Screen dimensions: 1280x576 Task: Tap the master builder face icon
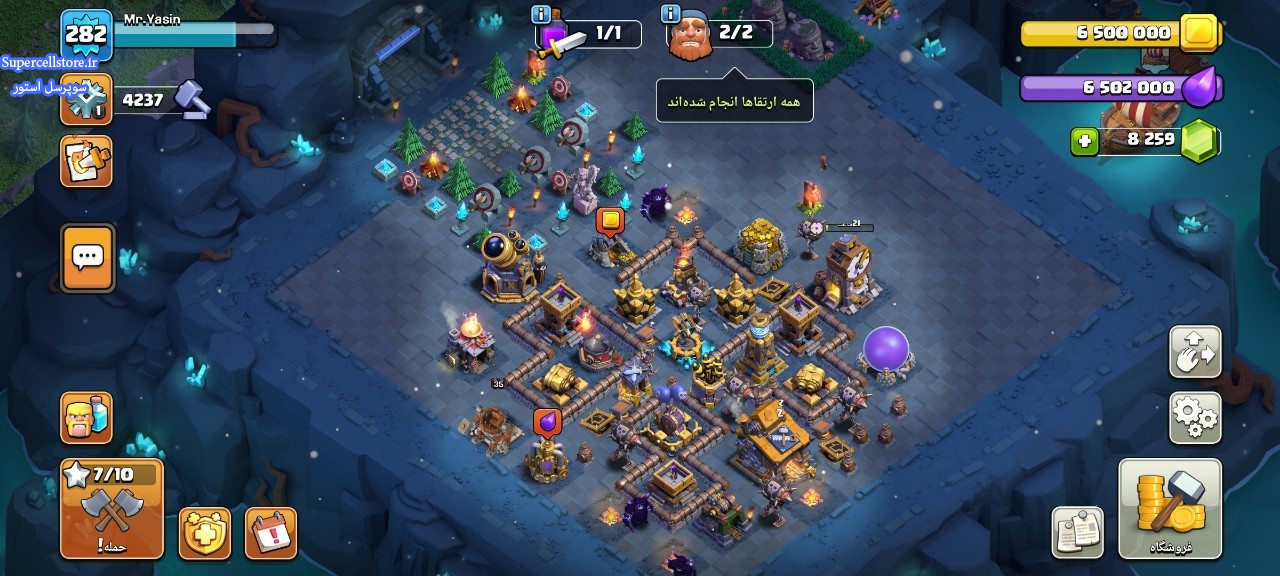coord(690,37)
